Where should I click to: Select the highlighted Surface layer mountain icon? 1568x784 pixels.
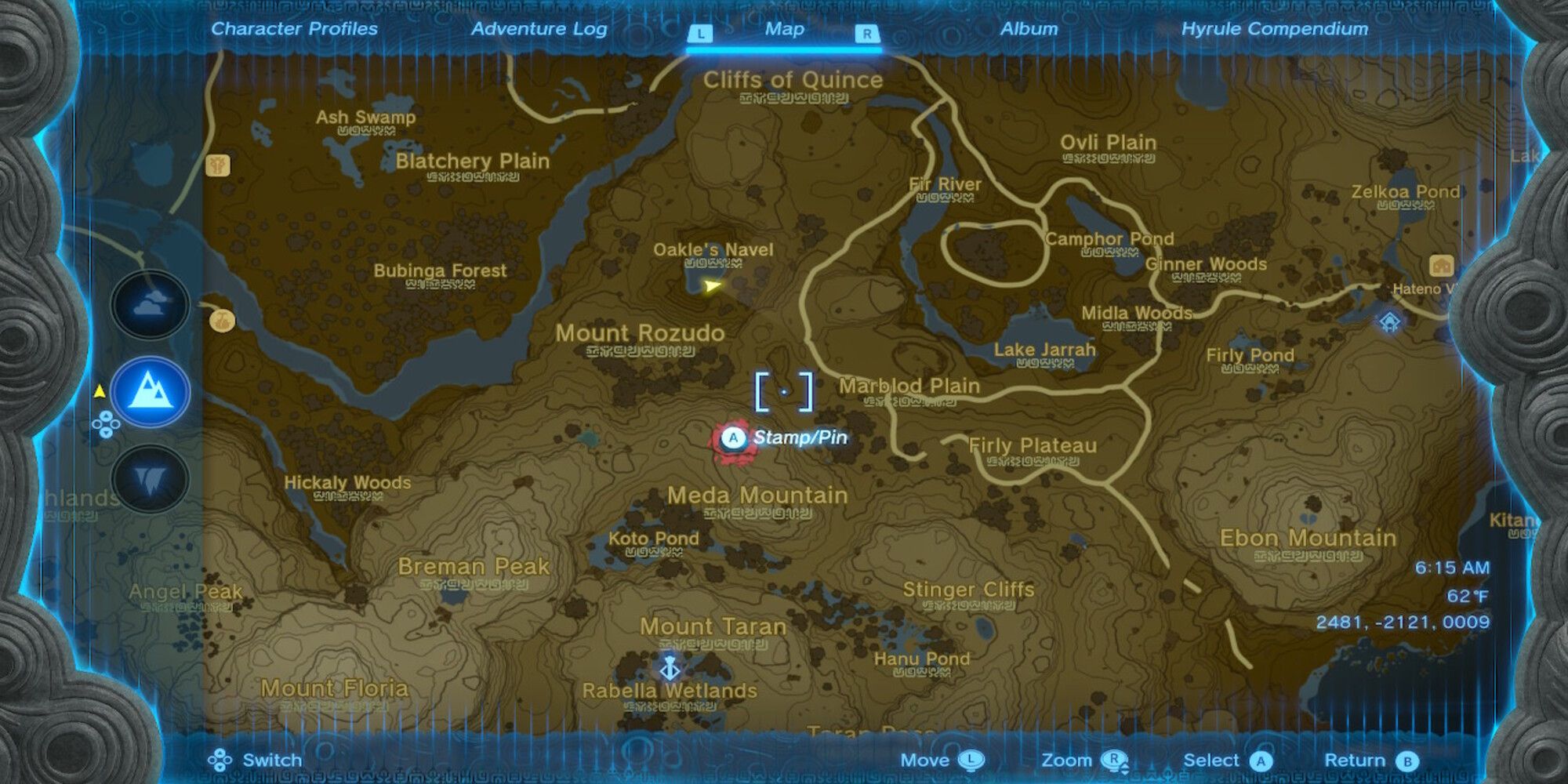point(149,392)
